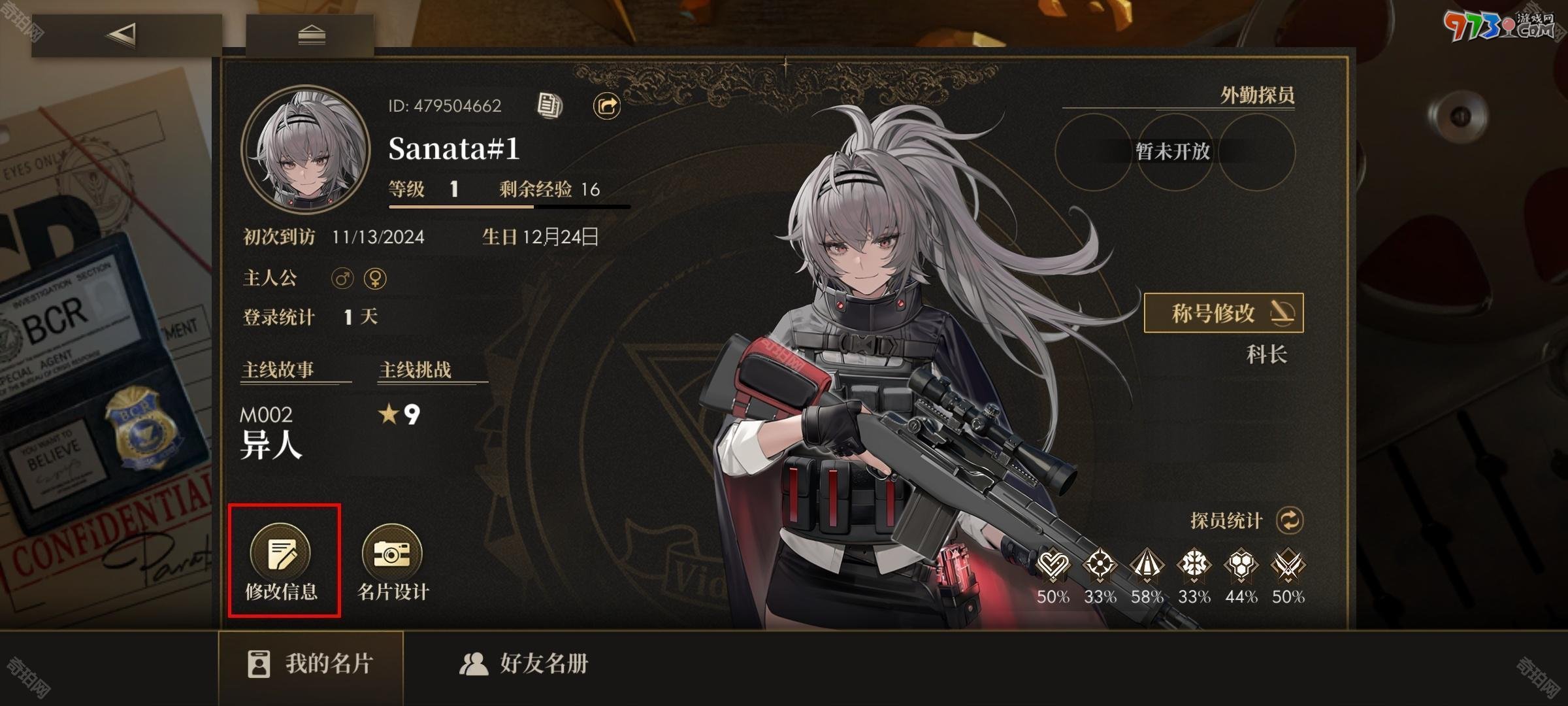Refresh the 探员统计 agent statistics
Screen dimensions: 1568x706
click(1290, 520)
